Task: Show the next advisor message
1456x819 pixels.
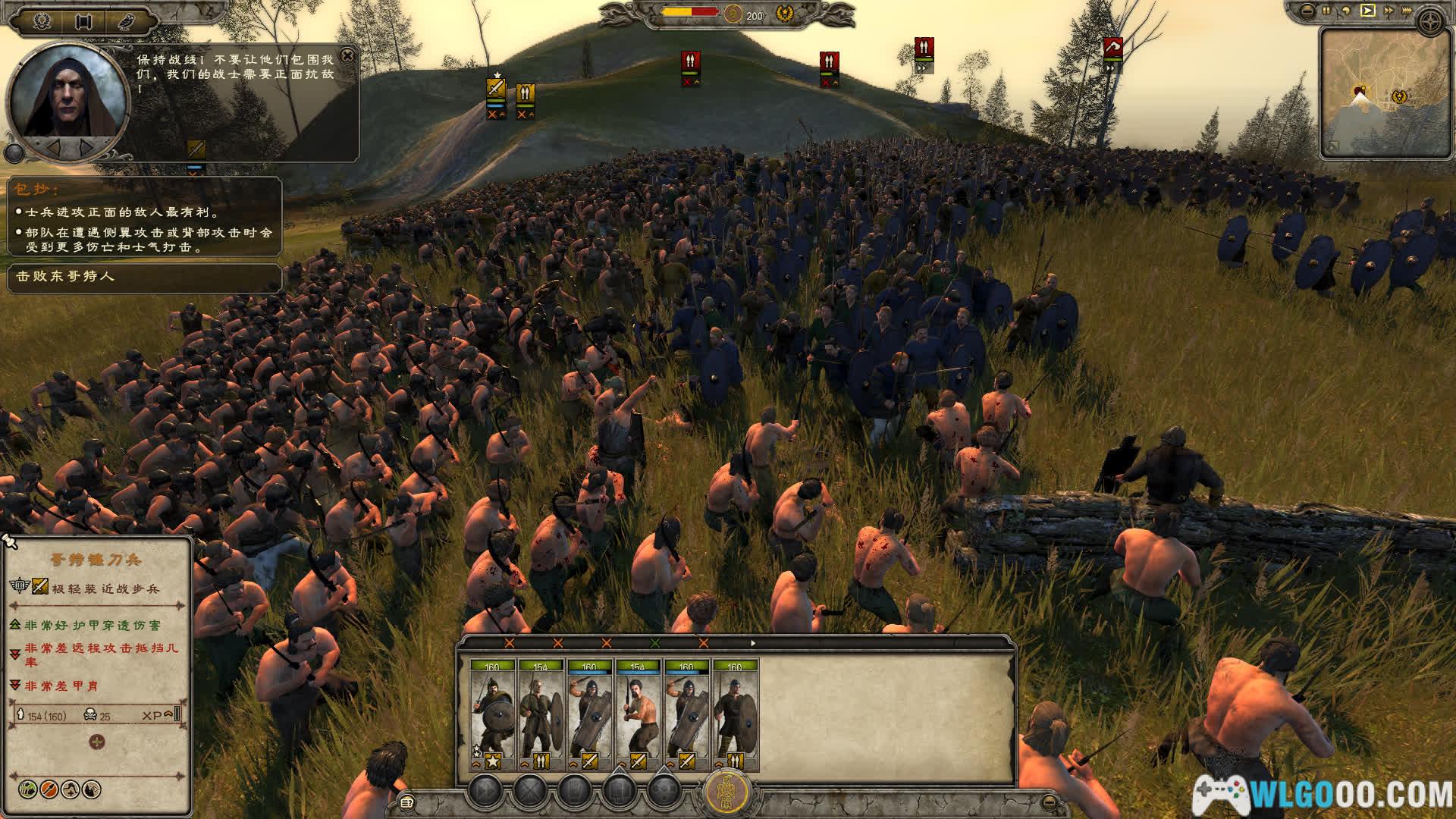Action: (86, 146)
